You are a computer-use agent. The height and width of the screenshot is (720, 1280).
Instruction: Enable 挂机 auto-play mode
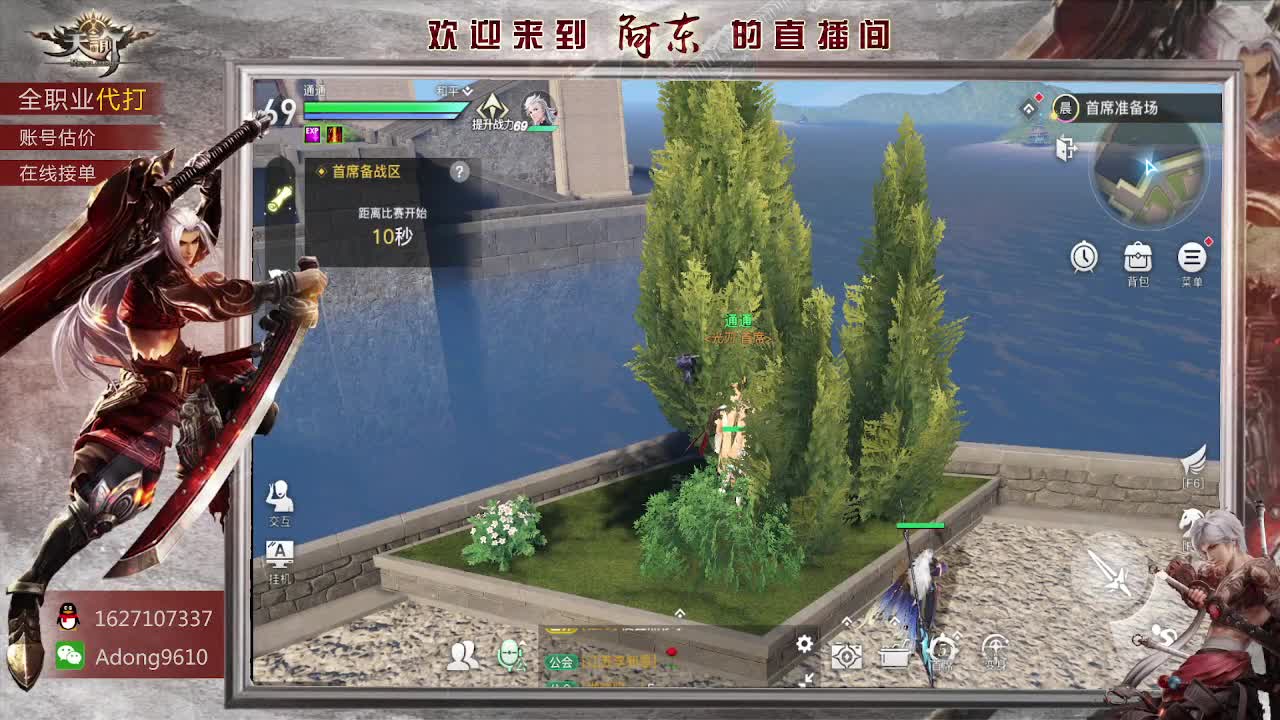coord(278,551)
